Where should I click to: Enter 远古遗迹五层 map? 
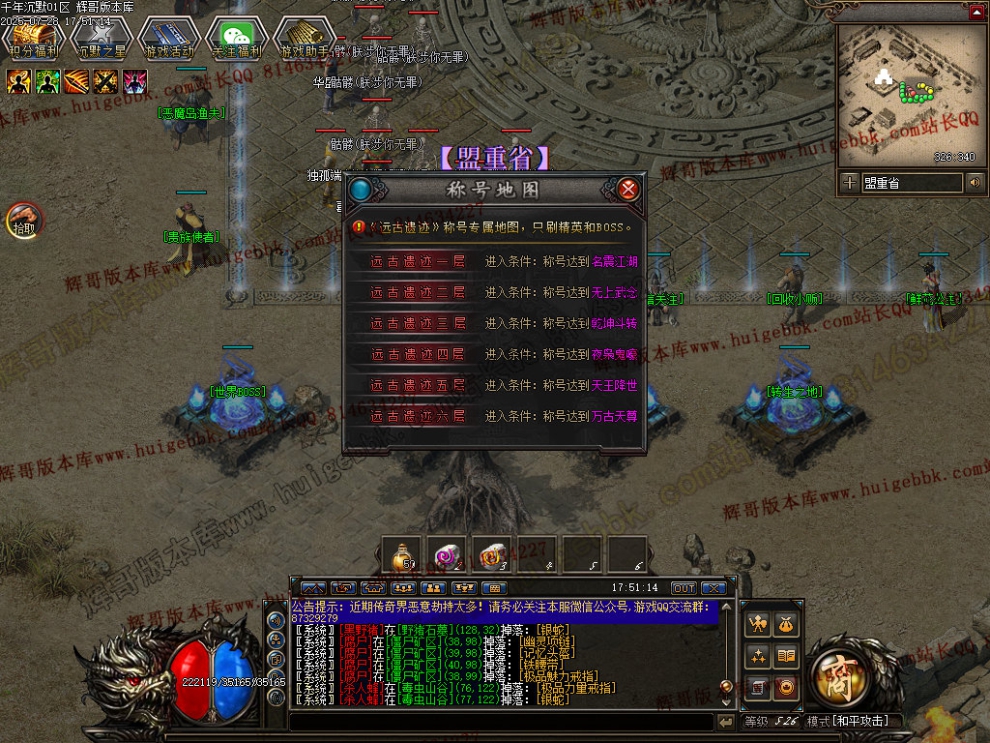click(418, 385)
